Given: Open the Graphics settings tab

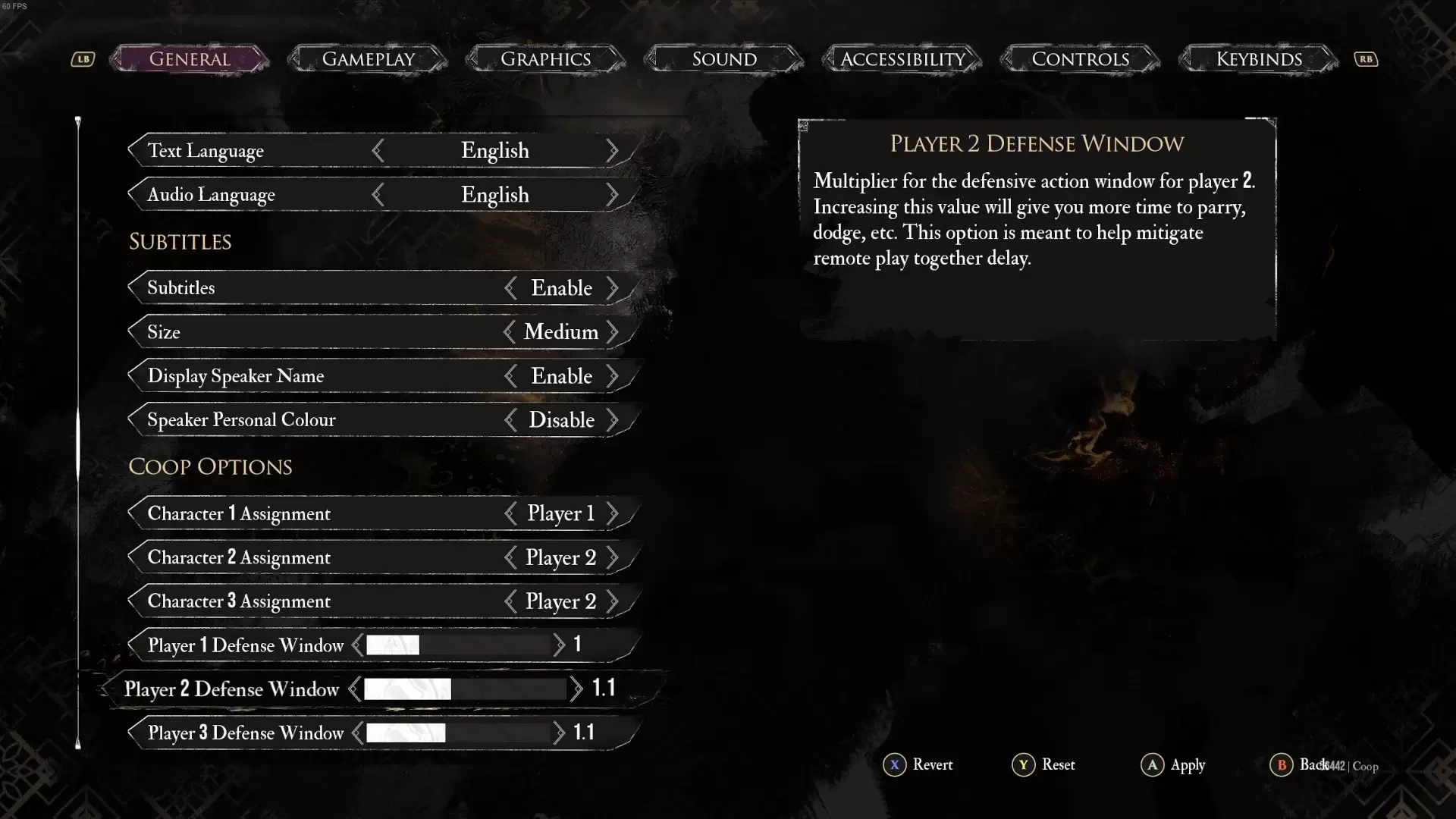Looking at the screenshot, I should click(545, 59).
